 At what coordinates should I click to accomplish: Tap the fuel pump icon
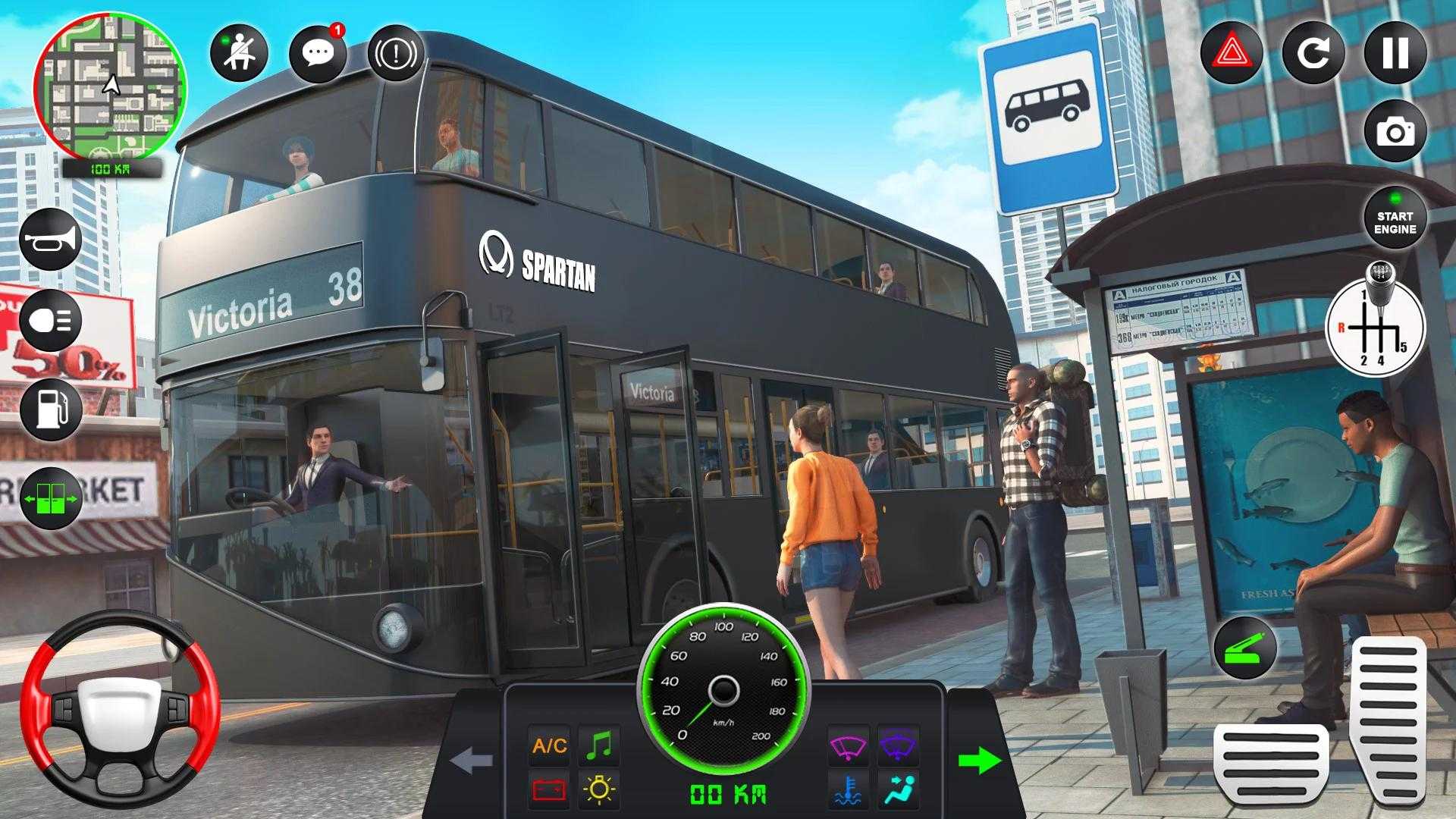tap(51, 409)
